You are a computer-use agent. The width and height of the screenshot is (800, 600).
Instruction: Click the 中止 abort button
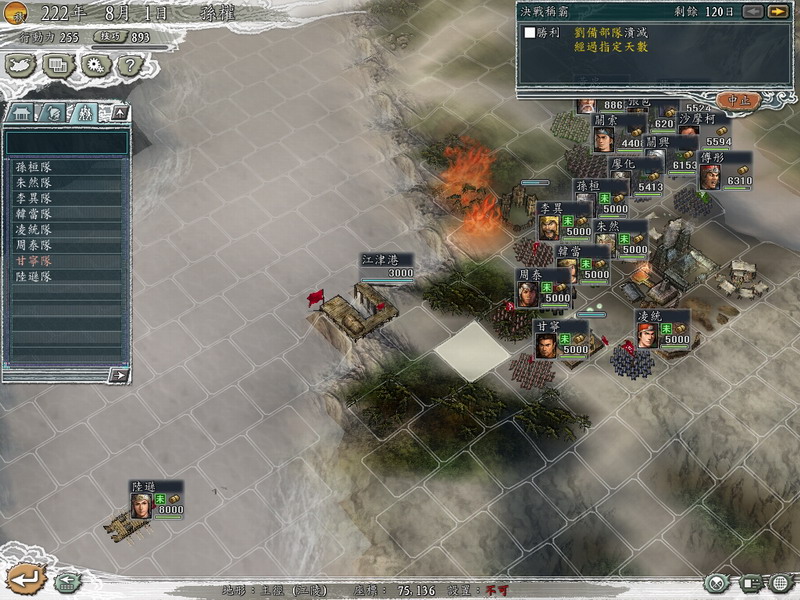(x=740, y=100)
